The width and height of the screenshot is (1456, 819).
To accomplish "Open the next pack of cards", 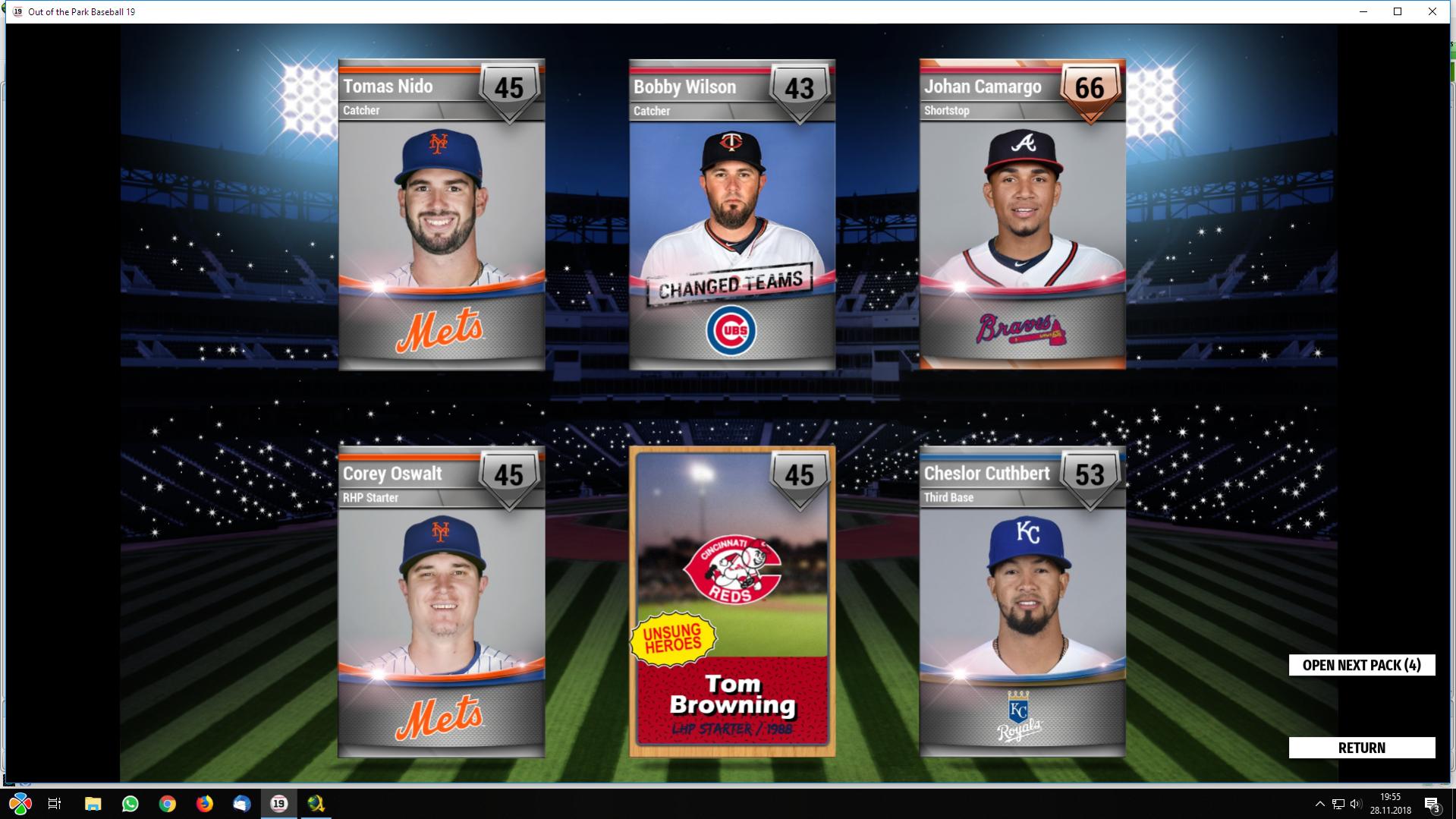I will [1361, 665].
